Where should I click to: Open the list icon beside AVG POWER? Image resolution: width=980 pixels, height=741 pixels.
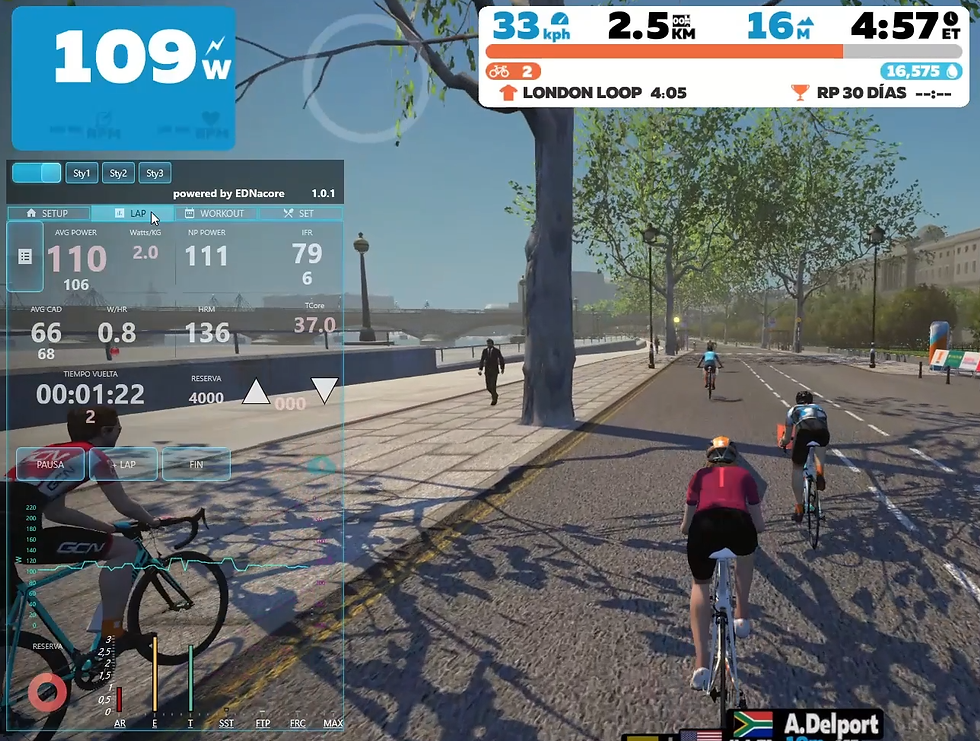(x=25, y=257)
